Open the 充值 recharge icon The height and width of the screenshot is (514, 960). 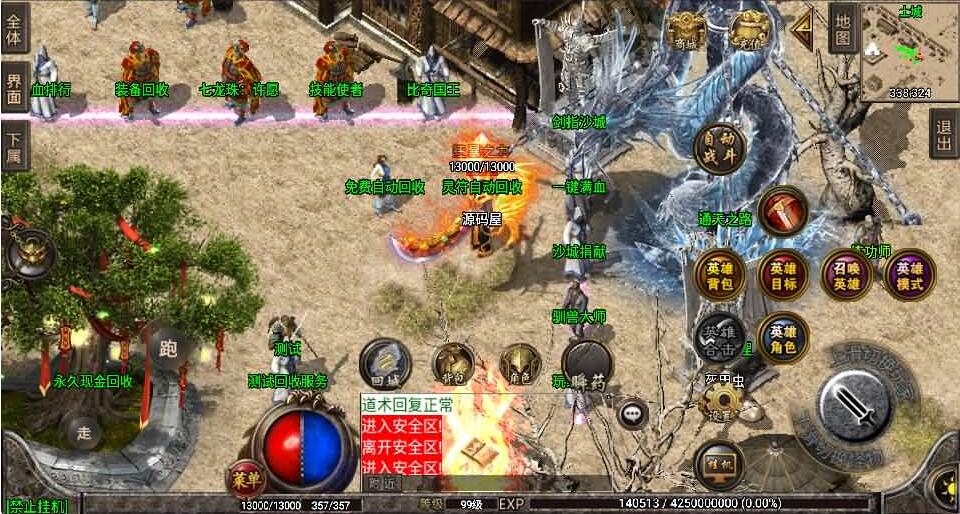pyautogui.click(x=748, y=32)
